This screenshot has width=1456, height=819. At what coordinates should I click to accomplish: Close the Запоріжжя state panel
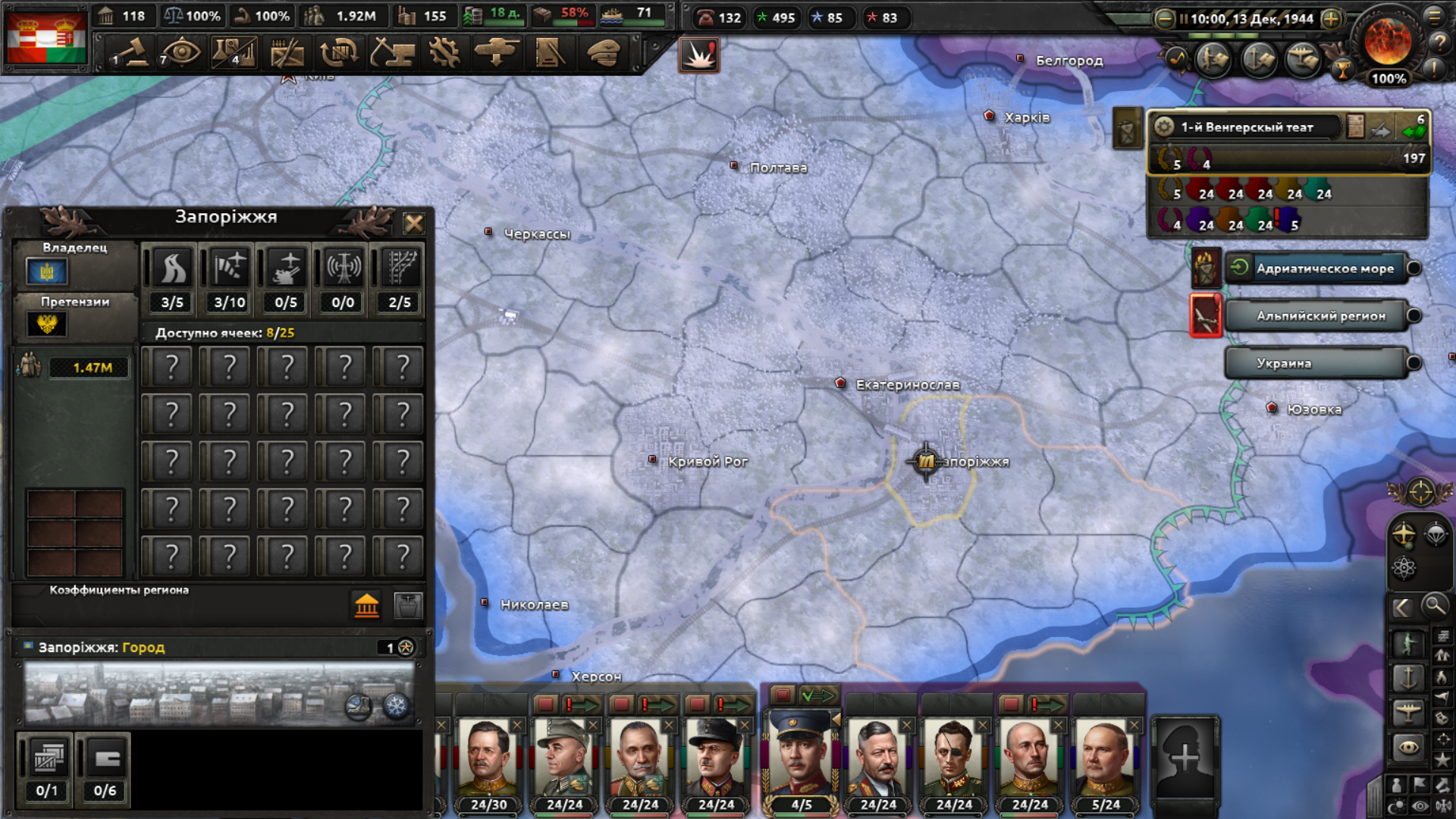[x=413, y=223]
